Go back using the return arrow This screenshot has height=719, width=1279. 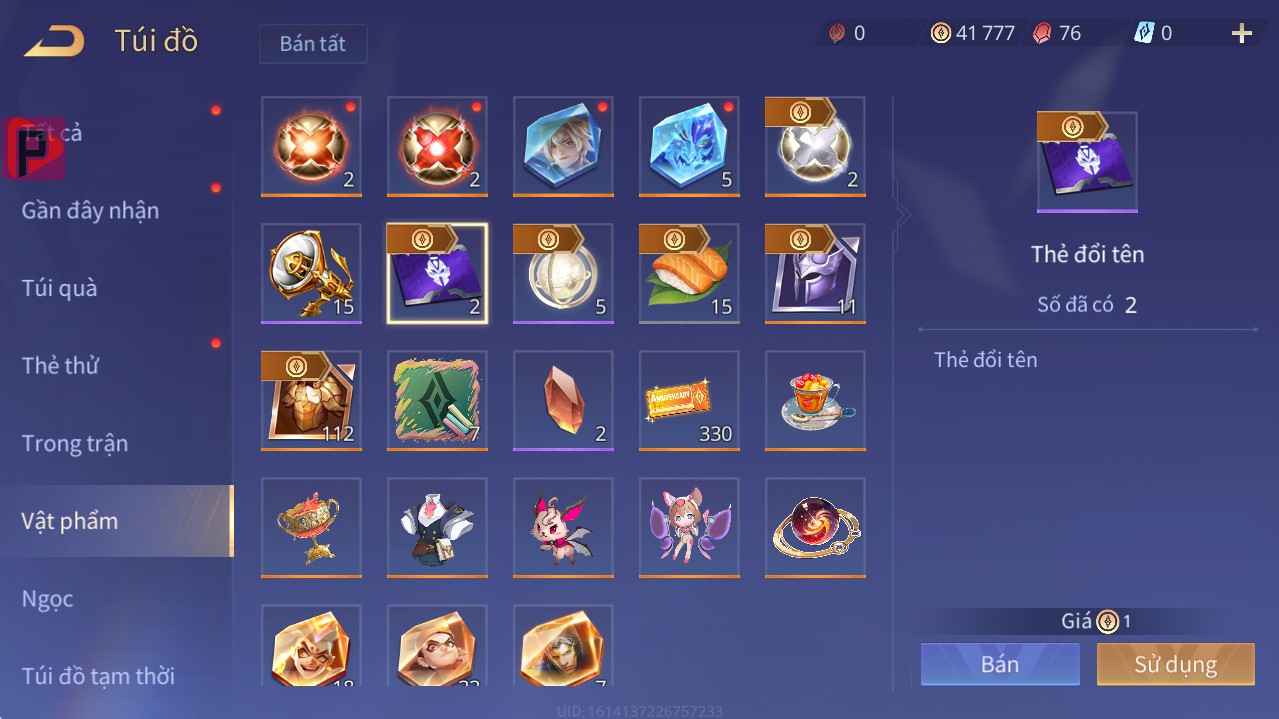tap(55, 41)
